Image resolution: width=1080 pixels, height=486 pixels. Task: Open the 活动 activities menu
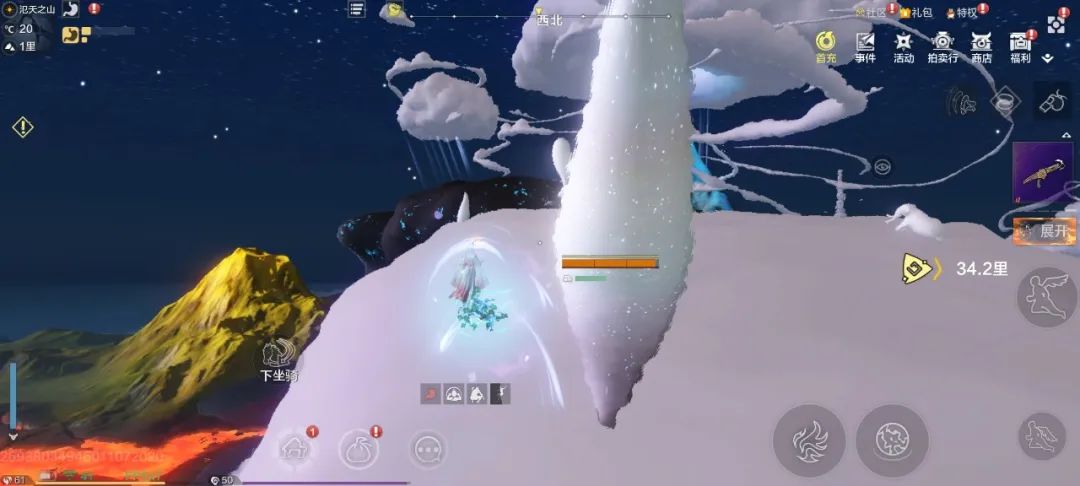click(904, 45)
